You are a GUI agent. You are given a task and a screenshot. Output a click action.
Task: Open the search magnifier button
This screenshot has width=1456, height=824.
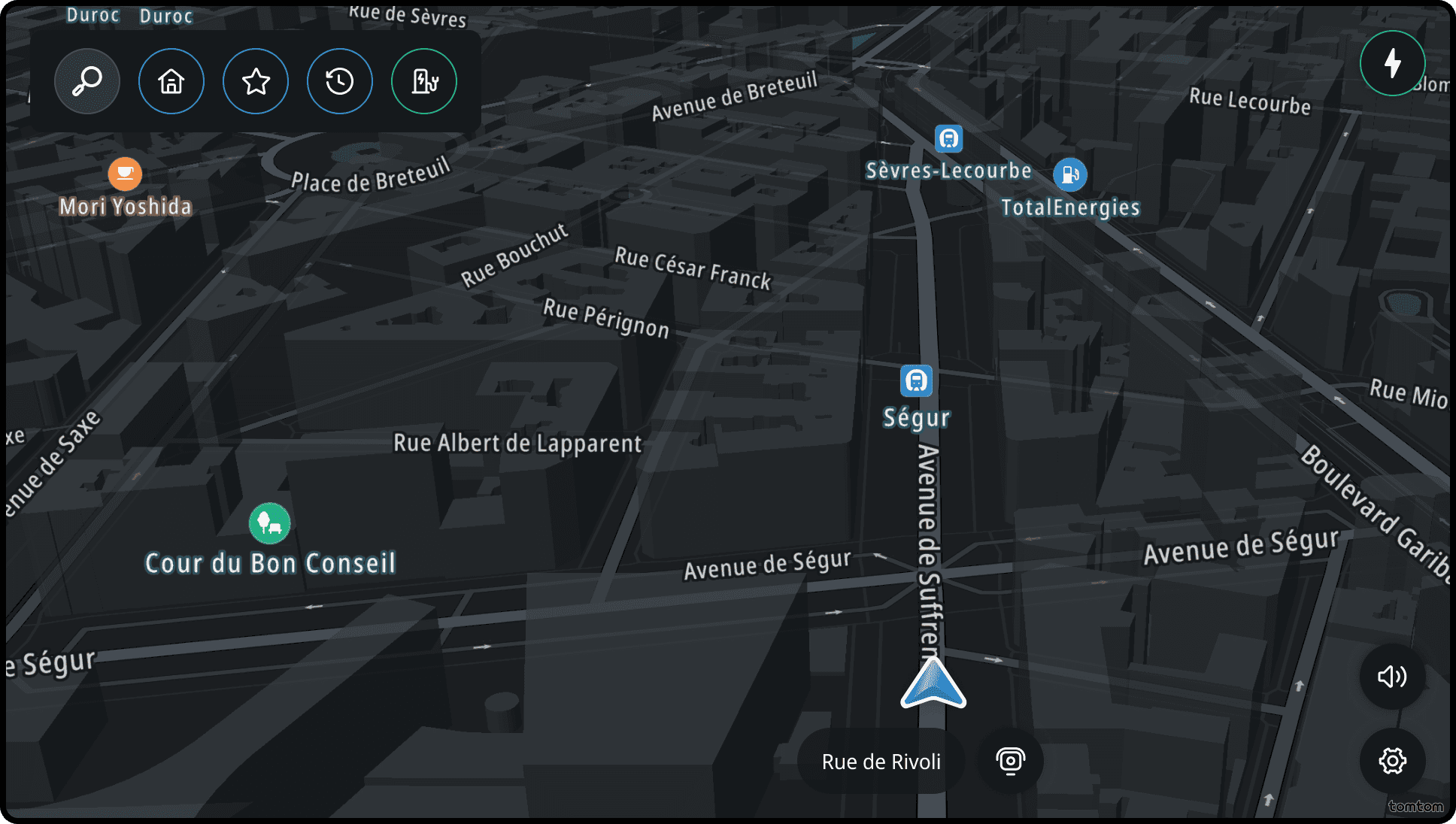click(87, 81)
